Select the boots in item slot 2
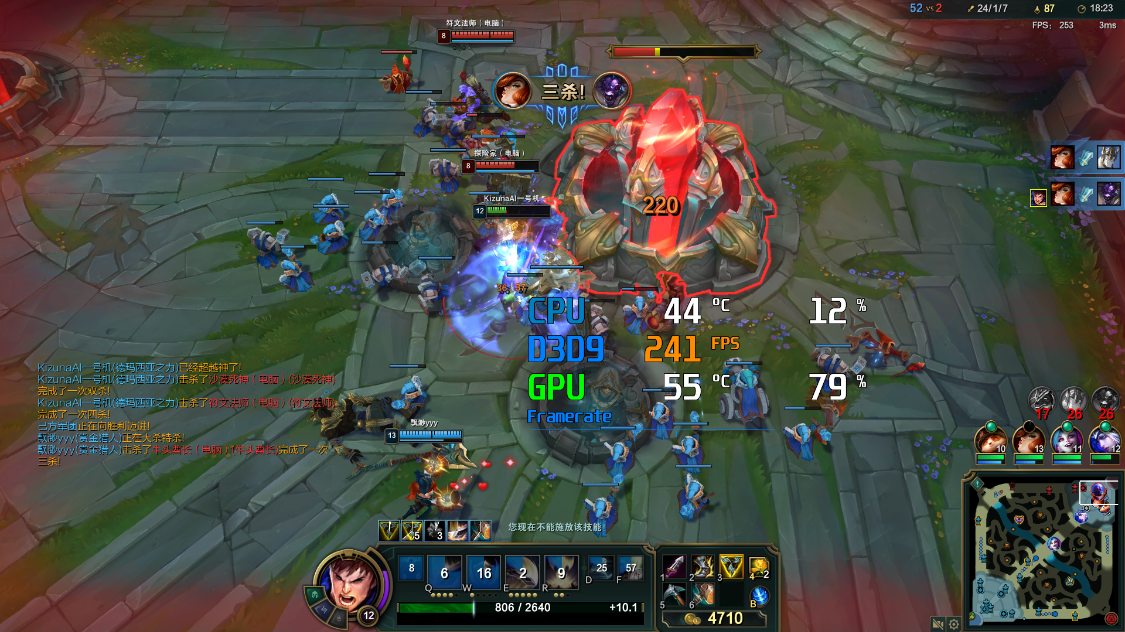The image size is (1125, 632). coord(703,568)
